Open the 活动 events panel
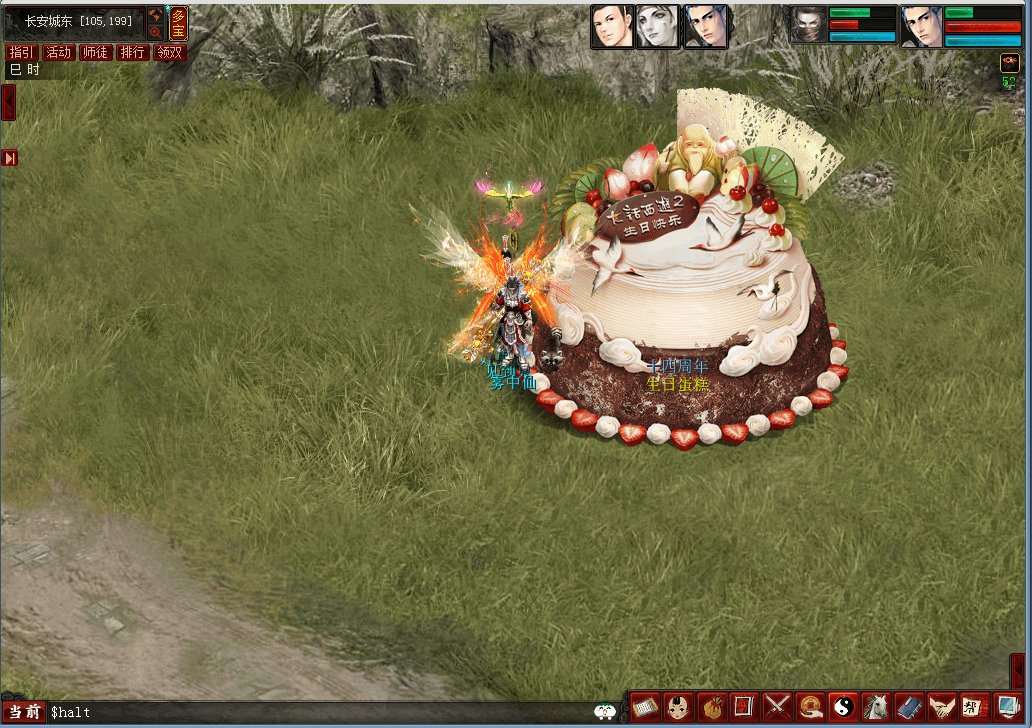The height and width of the screenshot is (728, 1032). [x=59, y=52]
